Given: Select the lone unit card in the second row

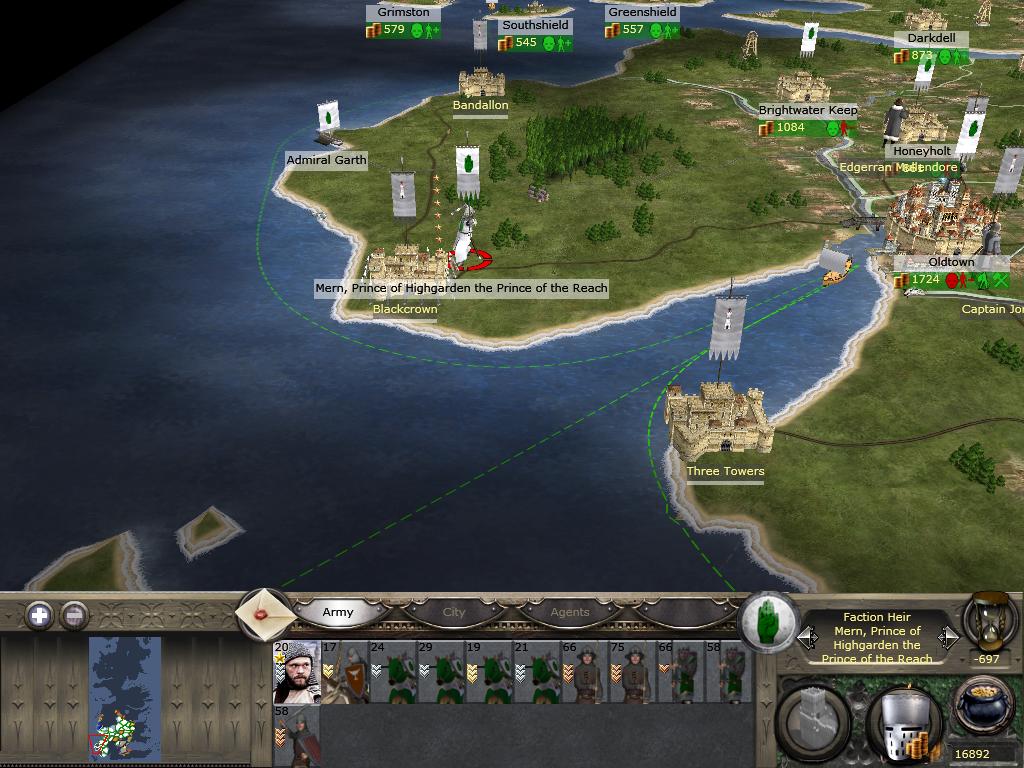Looking at the screenshot, I should pos(296,736).
